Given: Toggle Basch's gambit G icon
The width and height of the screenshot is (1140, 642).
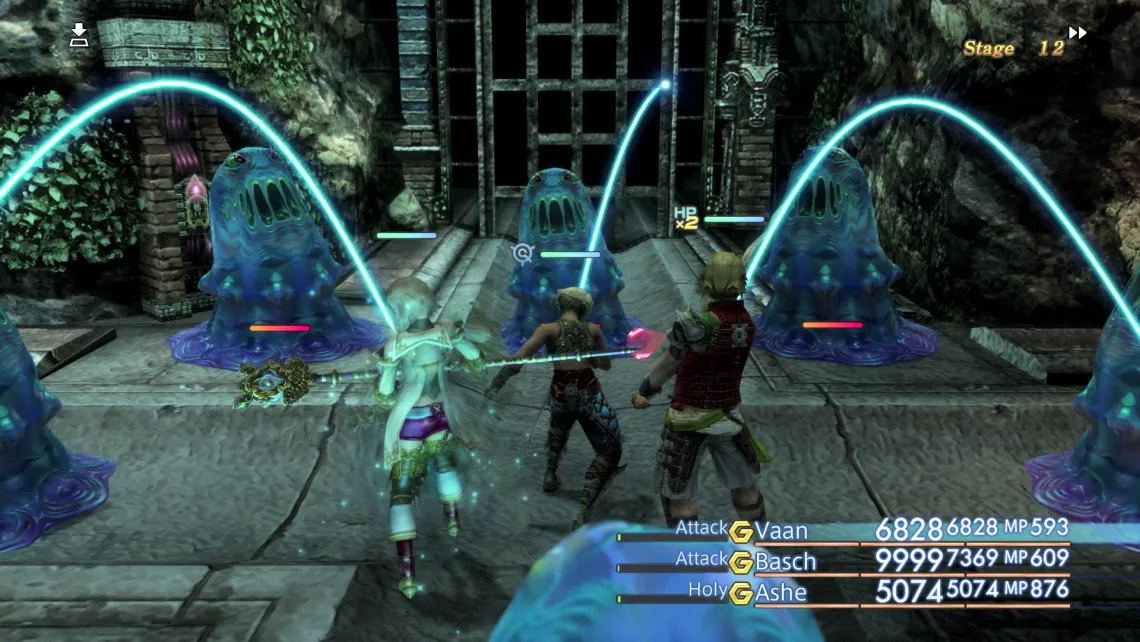Looking at the screenshot, I should pos(740,562).
